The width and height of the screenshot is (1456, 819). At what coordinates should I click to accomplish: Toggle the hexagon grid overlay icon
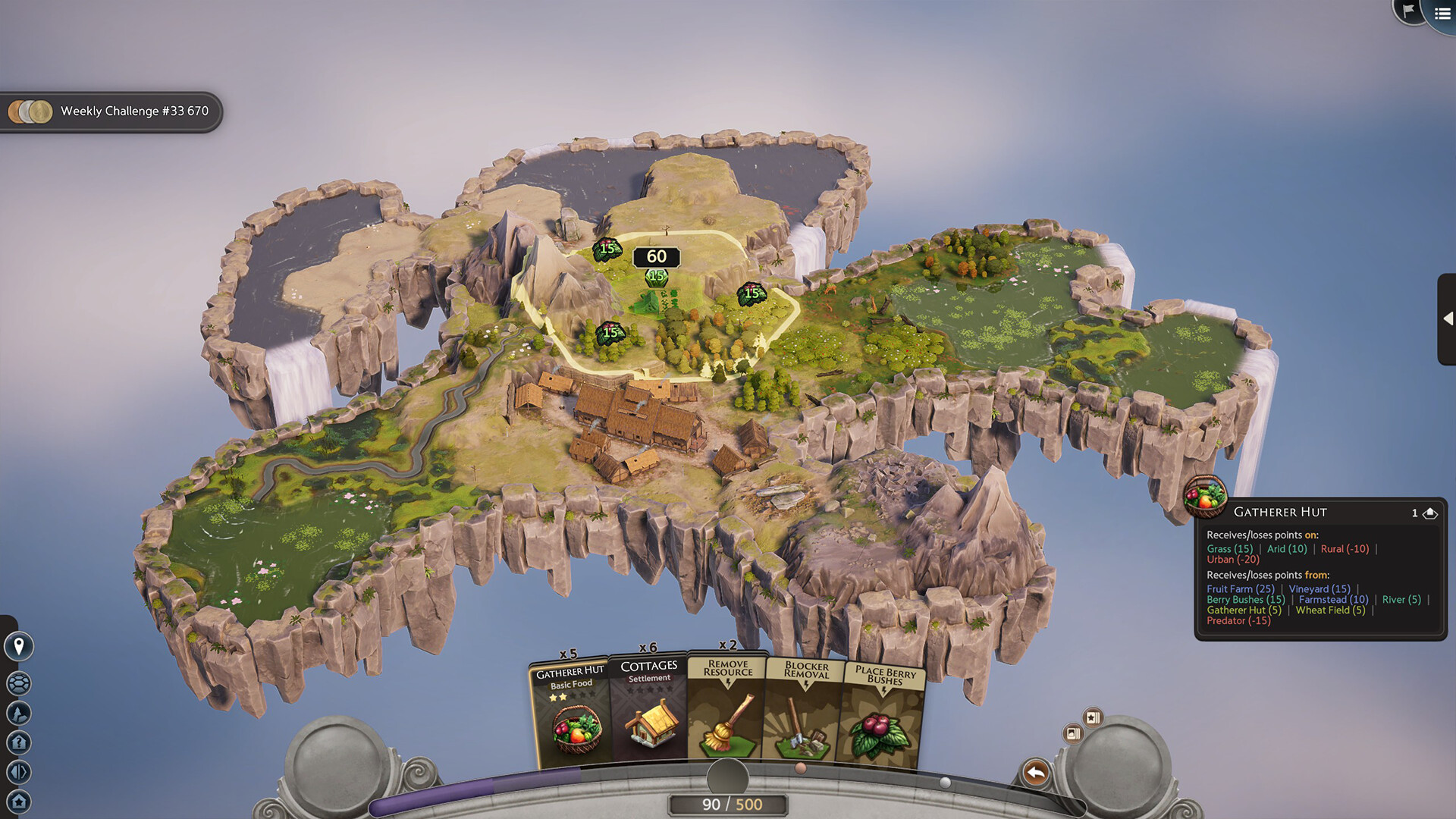pos(19,683)
